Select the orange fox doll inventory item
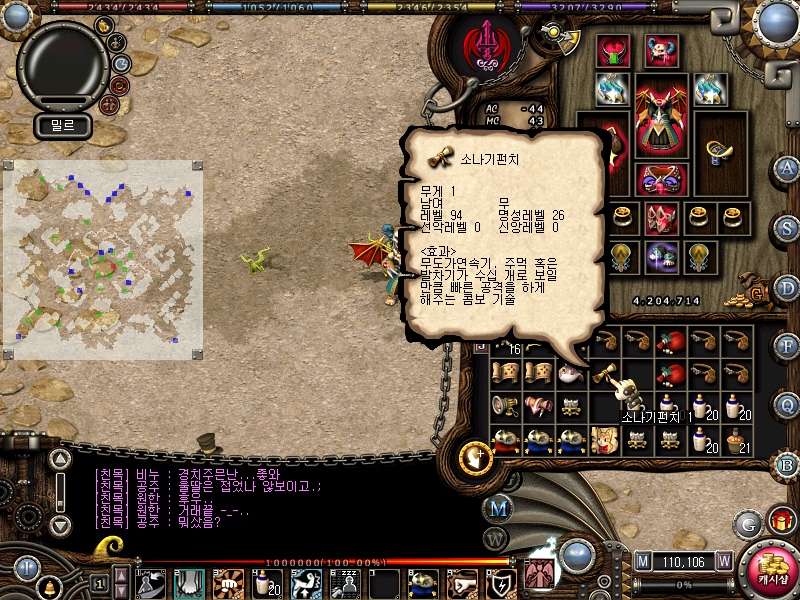Screen dimensions: 800x600 (x=603, y=439)
